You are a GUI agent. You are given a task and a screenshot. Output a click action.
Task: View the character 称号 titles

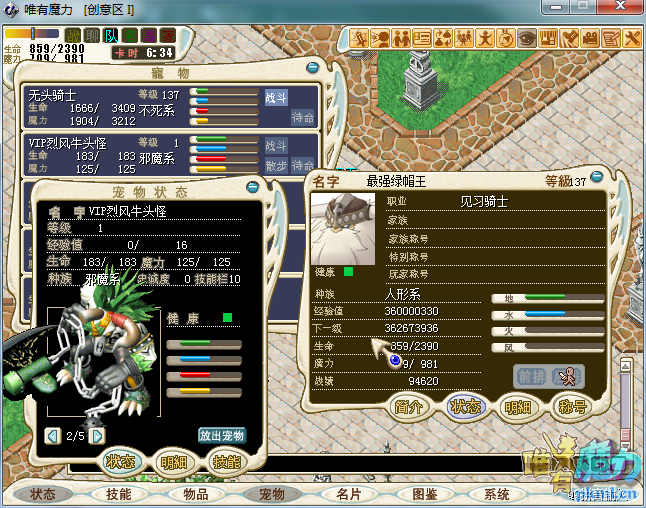pos(571,407)
